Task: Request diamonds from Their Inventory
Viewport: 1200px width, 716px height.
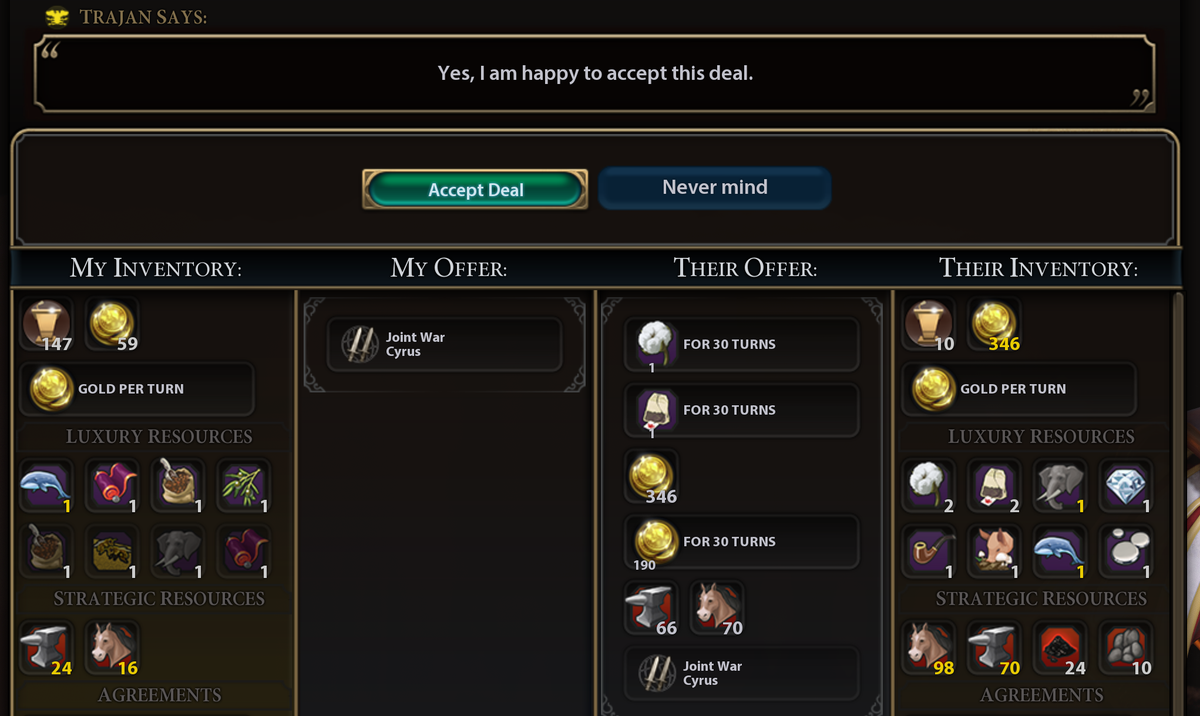Action: 1125,485
